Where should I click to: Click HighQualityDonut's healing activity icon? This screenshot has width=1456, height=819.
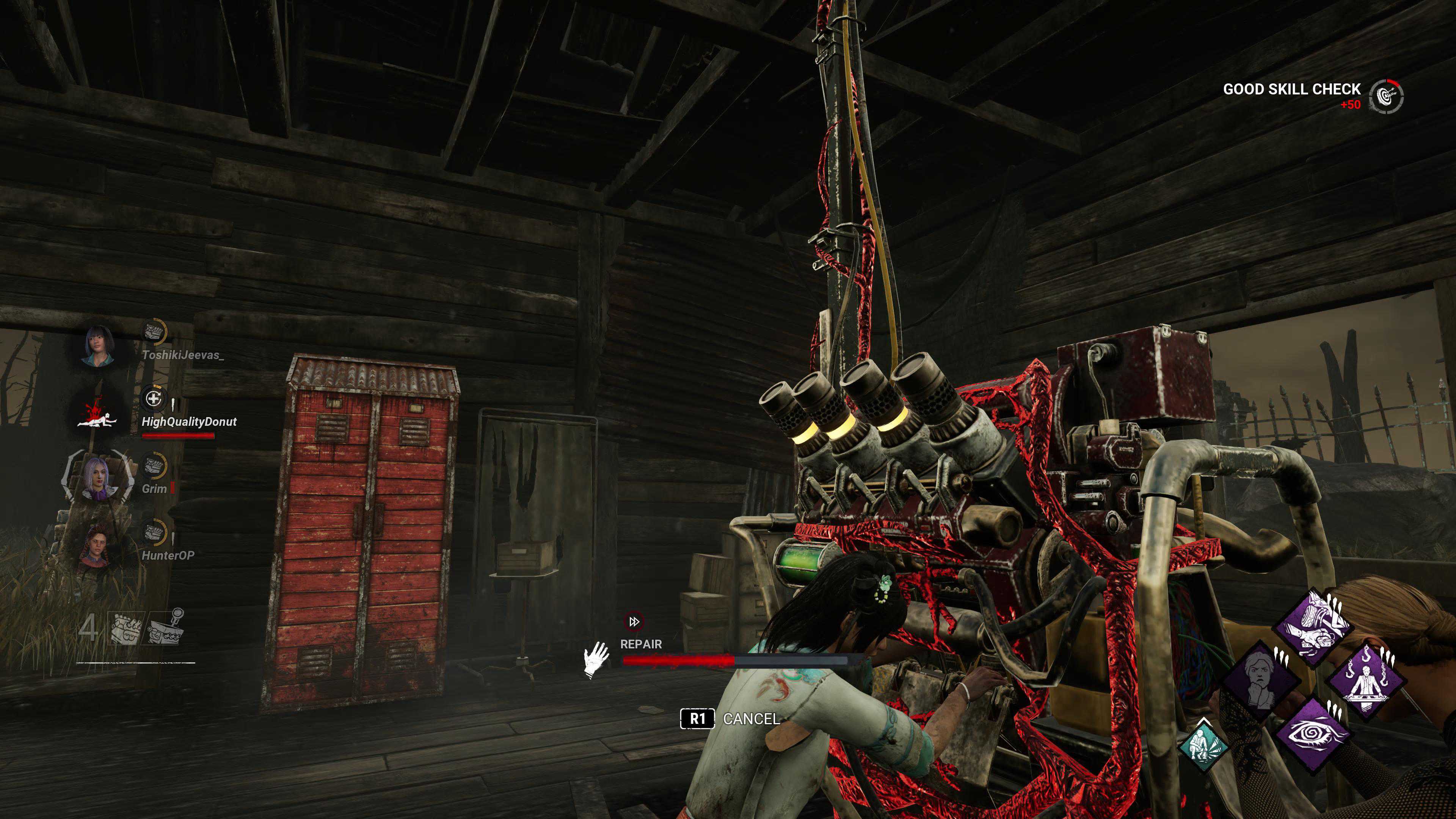click(152, 399)
